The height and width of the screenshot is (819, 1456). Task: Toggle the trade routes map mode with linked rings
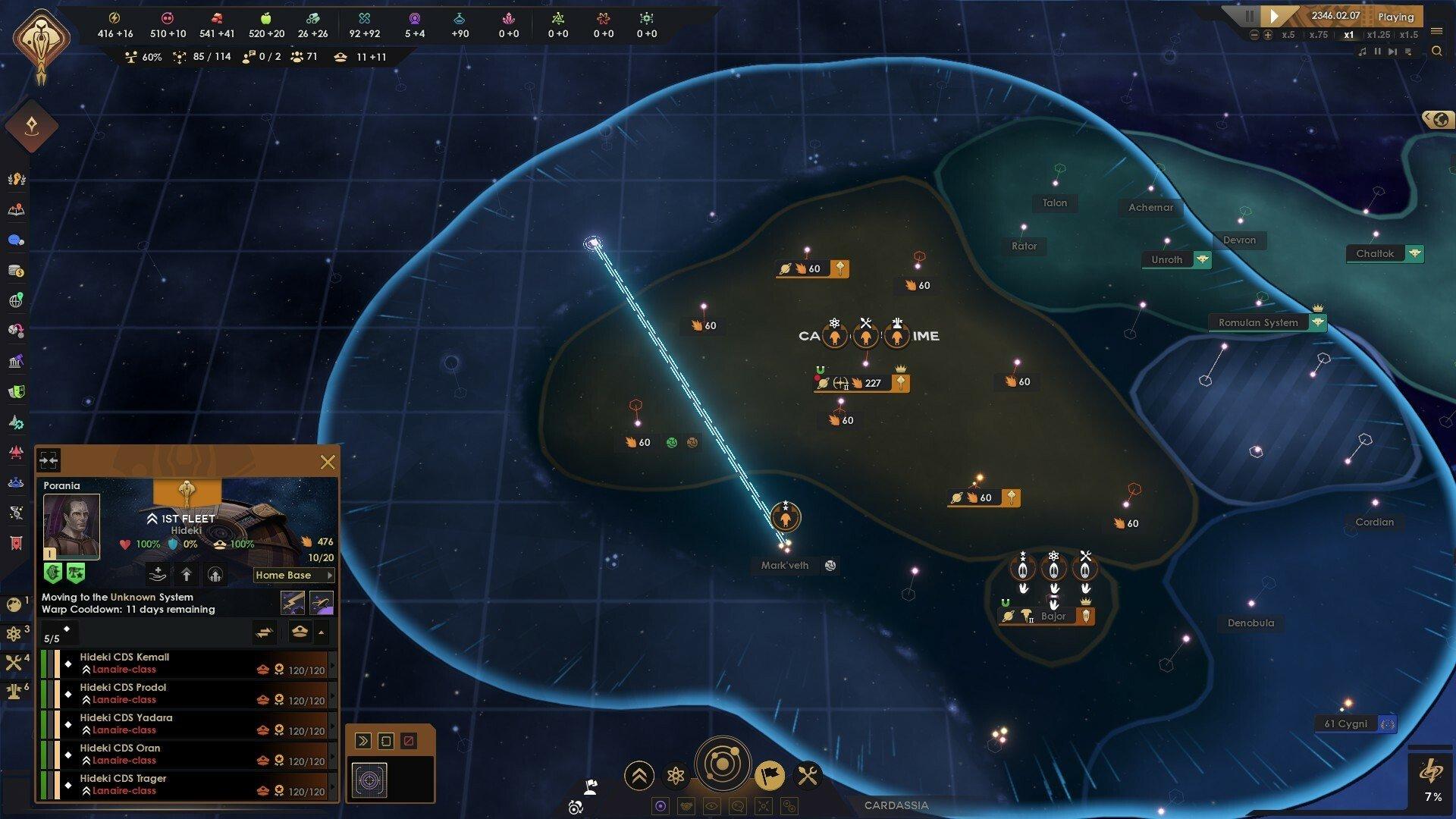tap(789, 807)
